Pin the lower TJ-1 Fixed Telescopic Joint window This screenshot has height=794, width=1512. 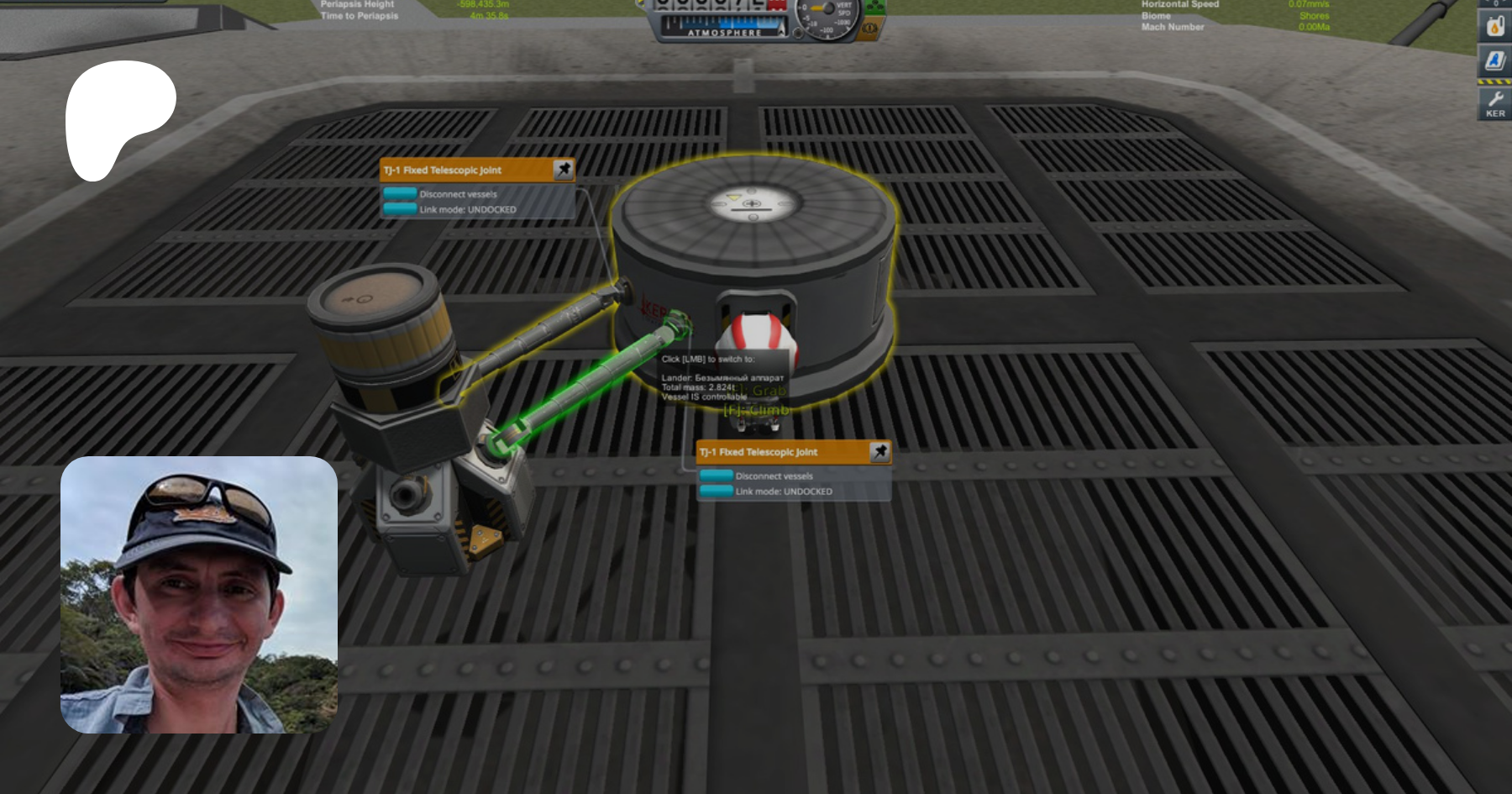pos(879,452)
